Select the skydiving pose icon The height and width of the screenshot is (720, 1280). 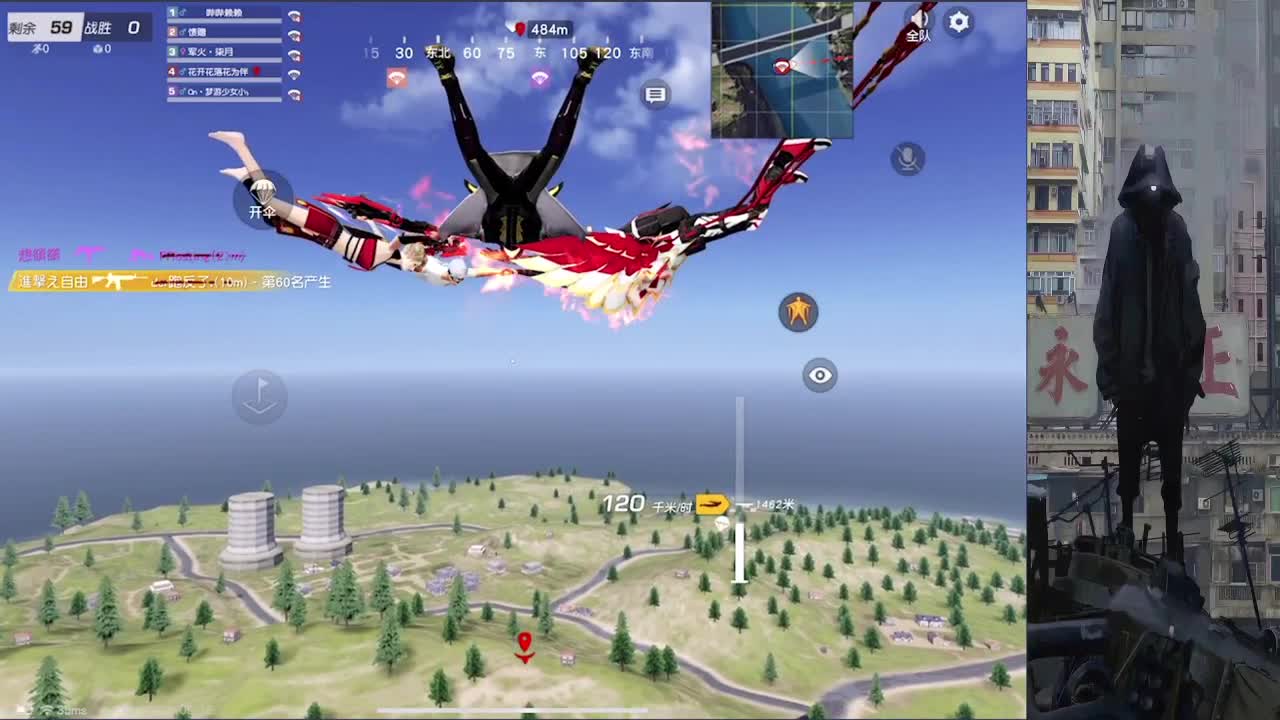point(798,312)
